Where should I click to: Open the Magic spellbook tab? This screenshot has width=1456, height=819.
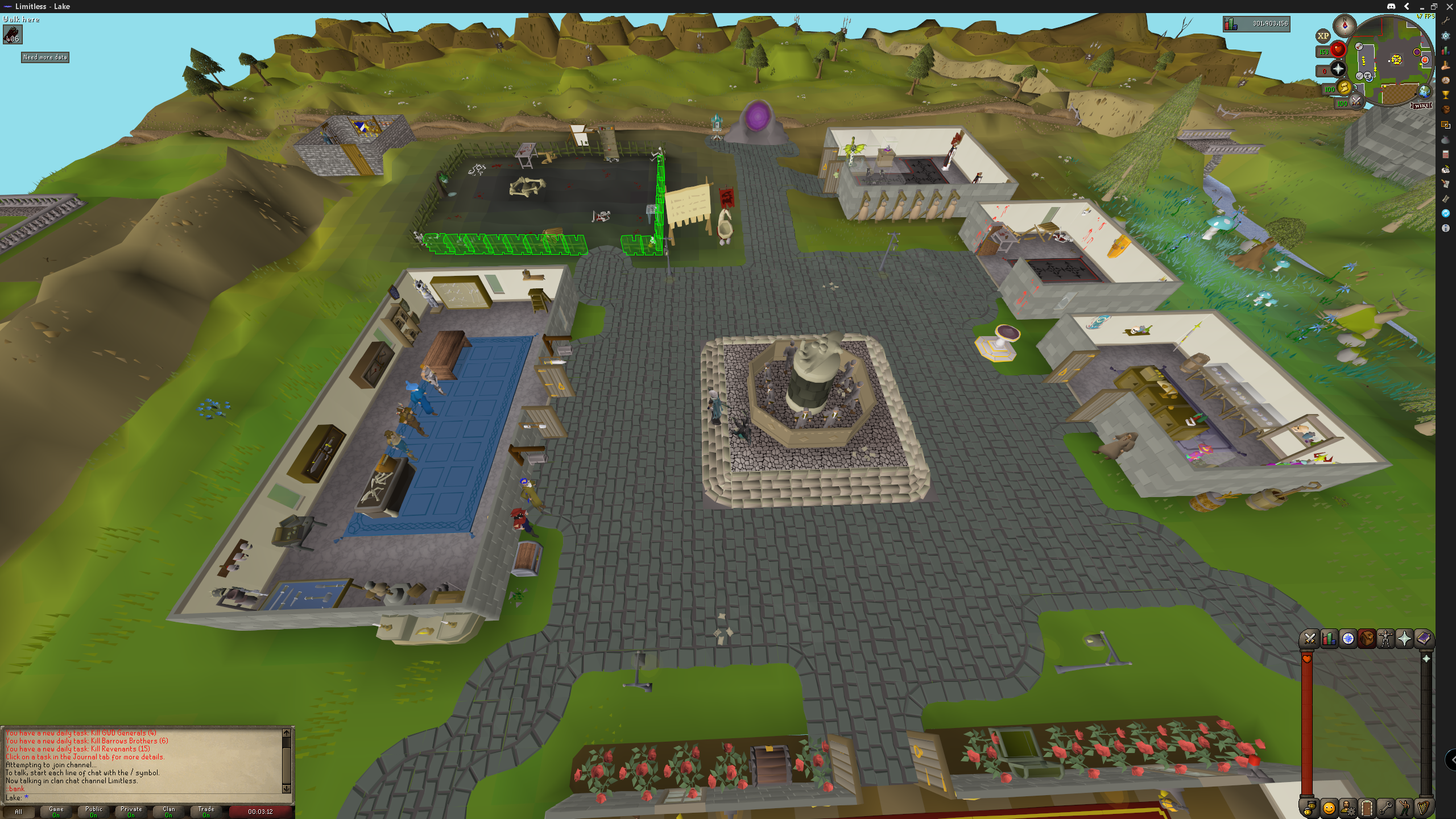1422,638
